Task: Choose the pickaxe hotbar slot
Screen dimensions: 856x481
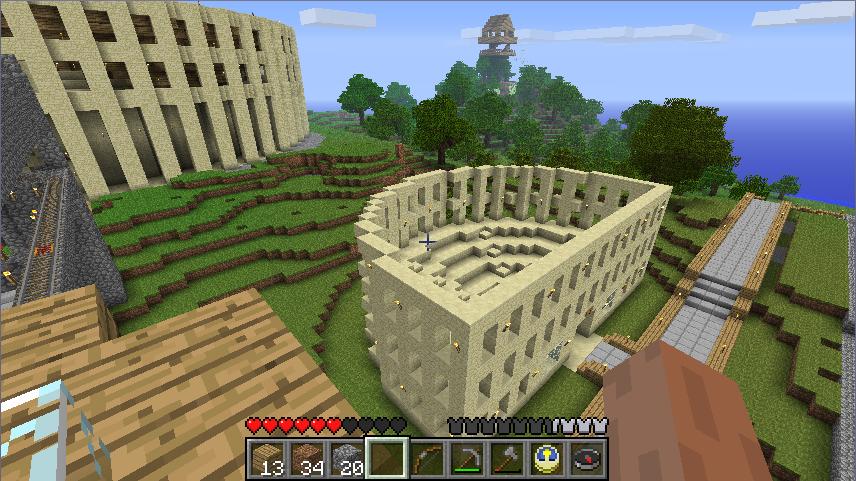Action: pos(466,459)
